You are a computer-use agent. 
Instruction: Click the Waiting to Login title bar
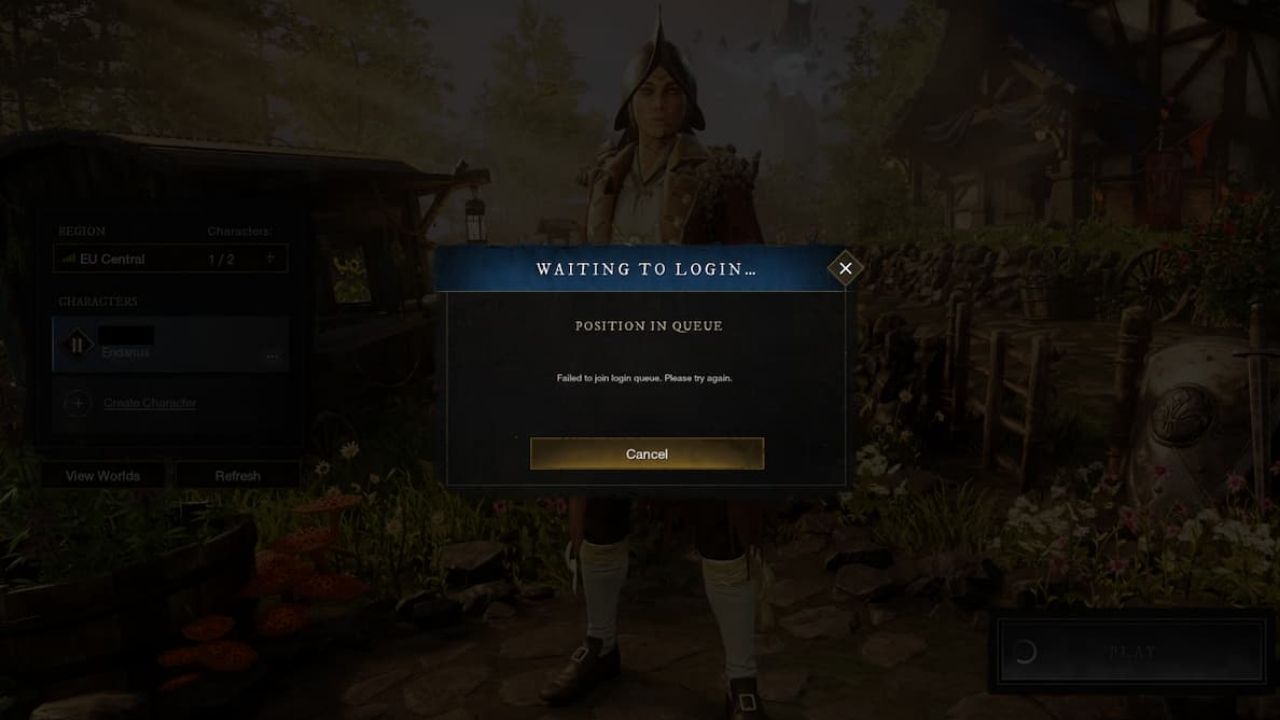(x=646, y=269)
